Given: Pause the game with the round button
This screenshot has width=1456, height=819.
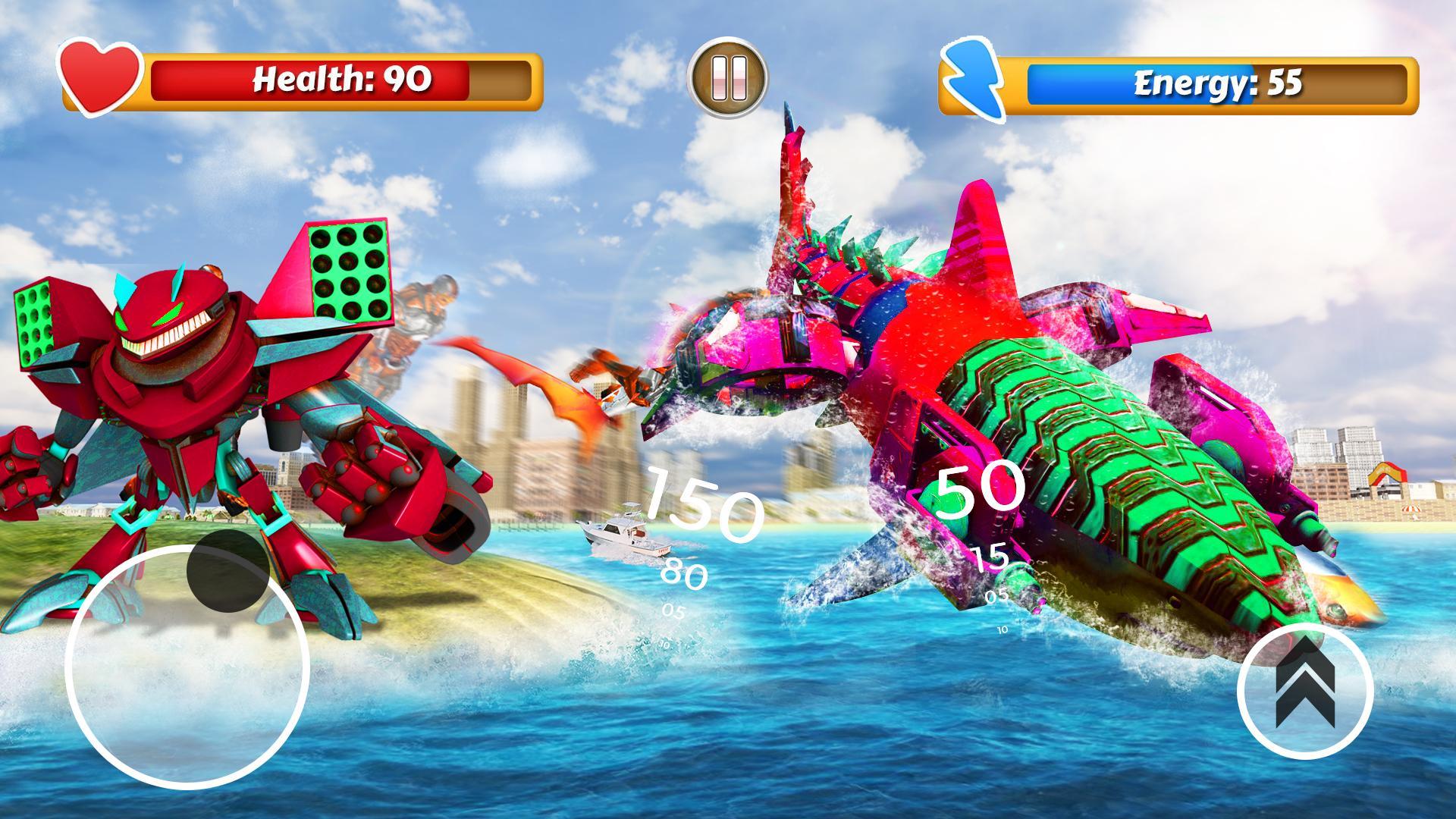Looking at the screenshot, I should [x=727, y=77].
